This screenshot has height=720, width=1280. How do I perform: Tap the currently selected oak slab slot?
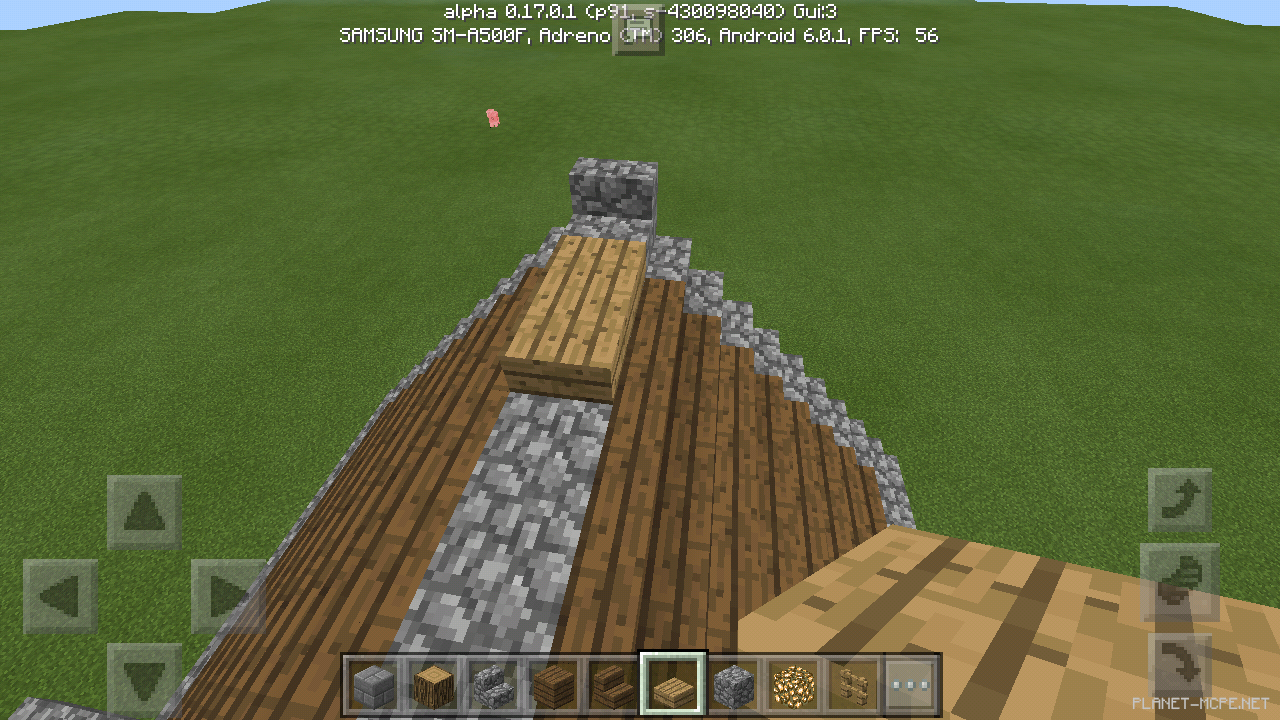(x=673, y=681)
